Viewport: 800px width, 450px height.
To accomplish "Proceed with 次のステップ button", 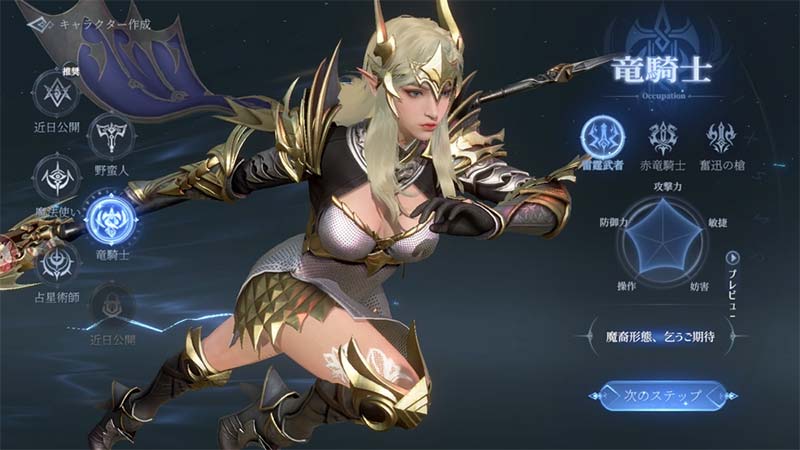I will [656, 396].
